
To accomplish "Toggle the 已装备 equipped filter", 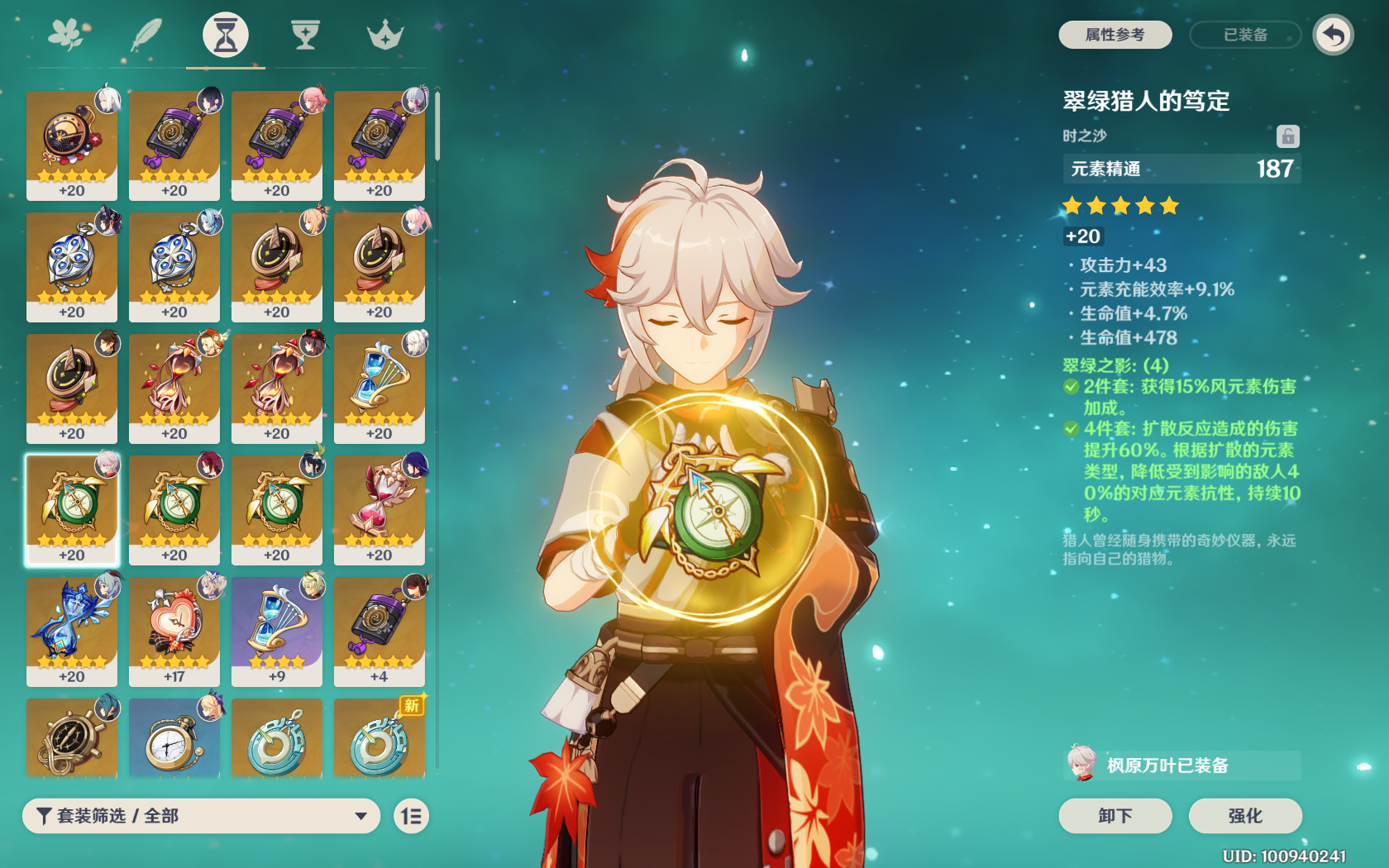I will [1245, 35].
